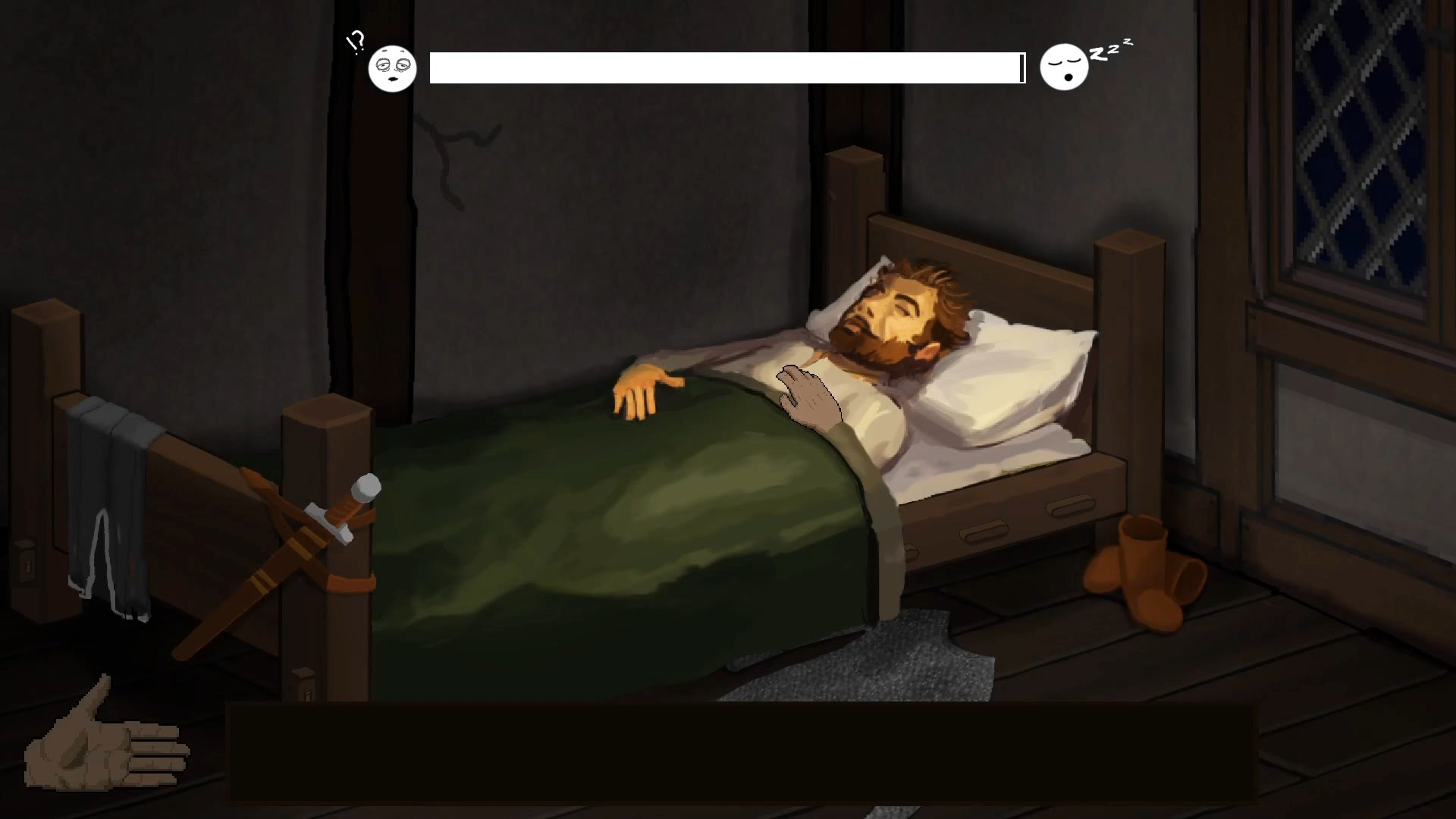Select the drowsy face icon left of the bar
Screen dimensions: 1456x819
pos(393,68)
